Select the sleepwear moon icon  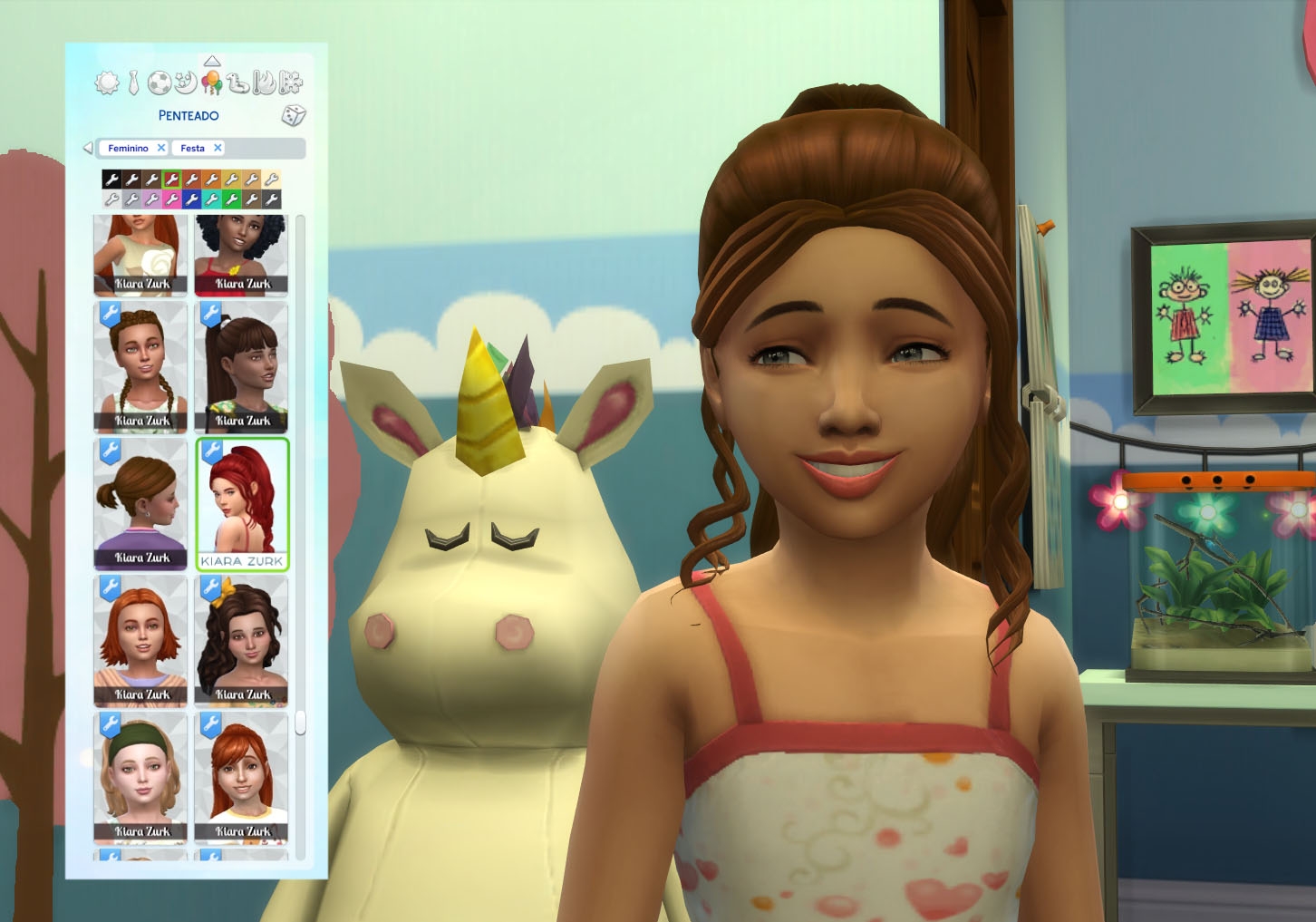[184, 82]
